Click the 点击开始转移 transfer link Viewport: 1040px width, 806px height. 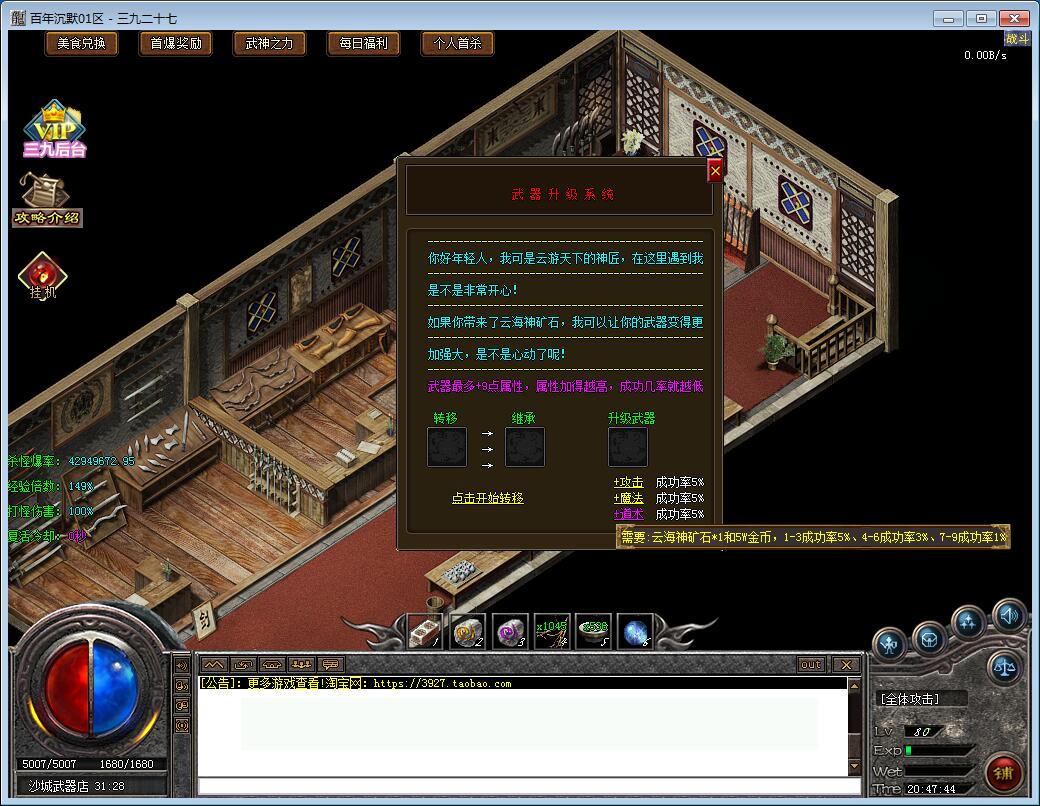tap(487, 498)
